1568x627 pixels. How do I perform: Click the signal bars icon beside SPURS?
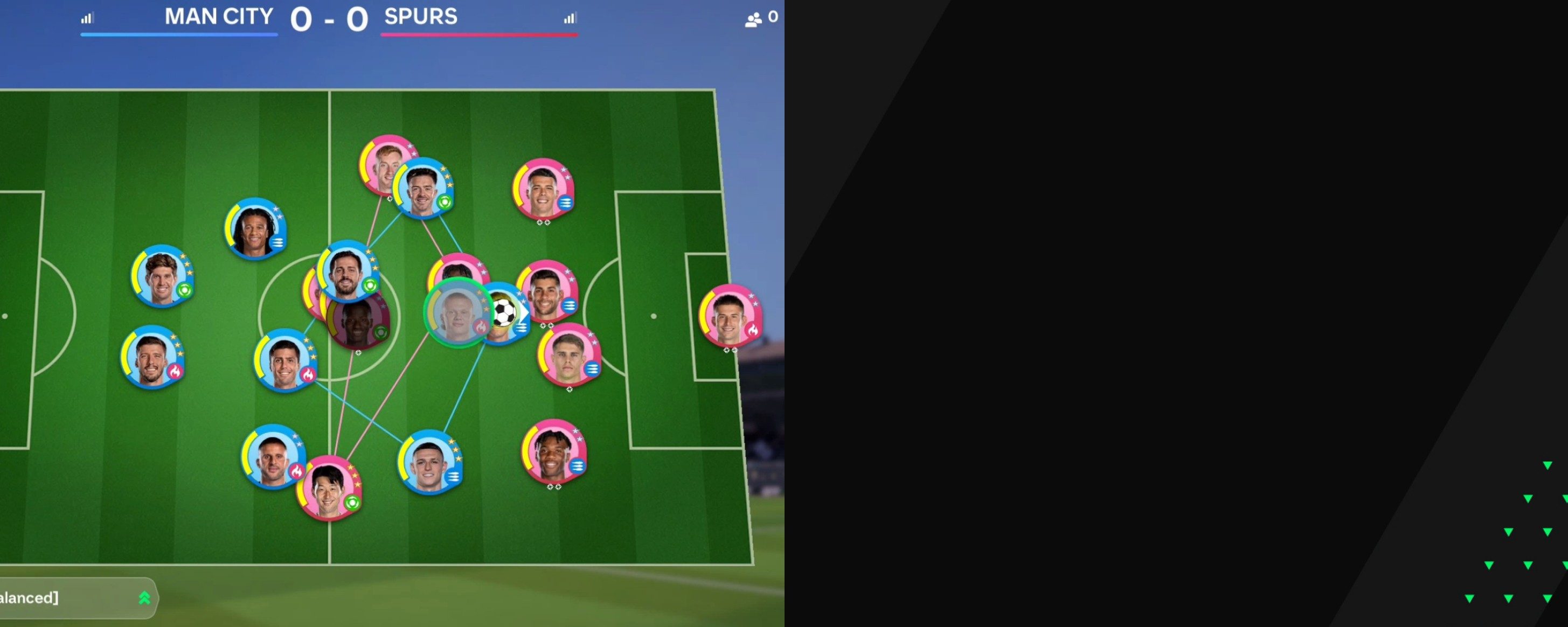[x=570, y=18]
